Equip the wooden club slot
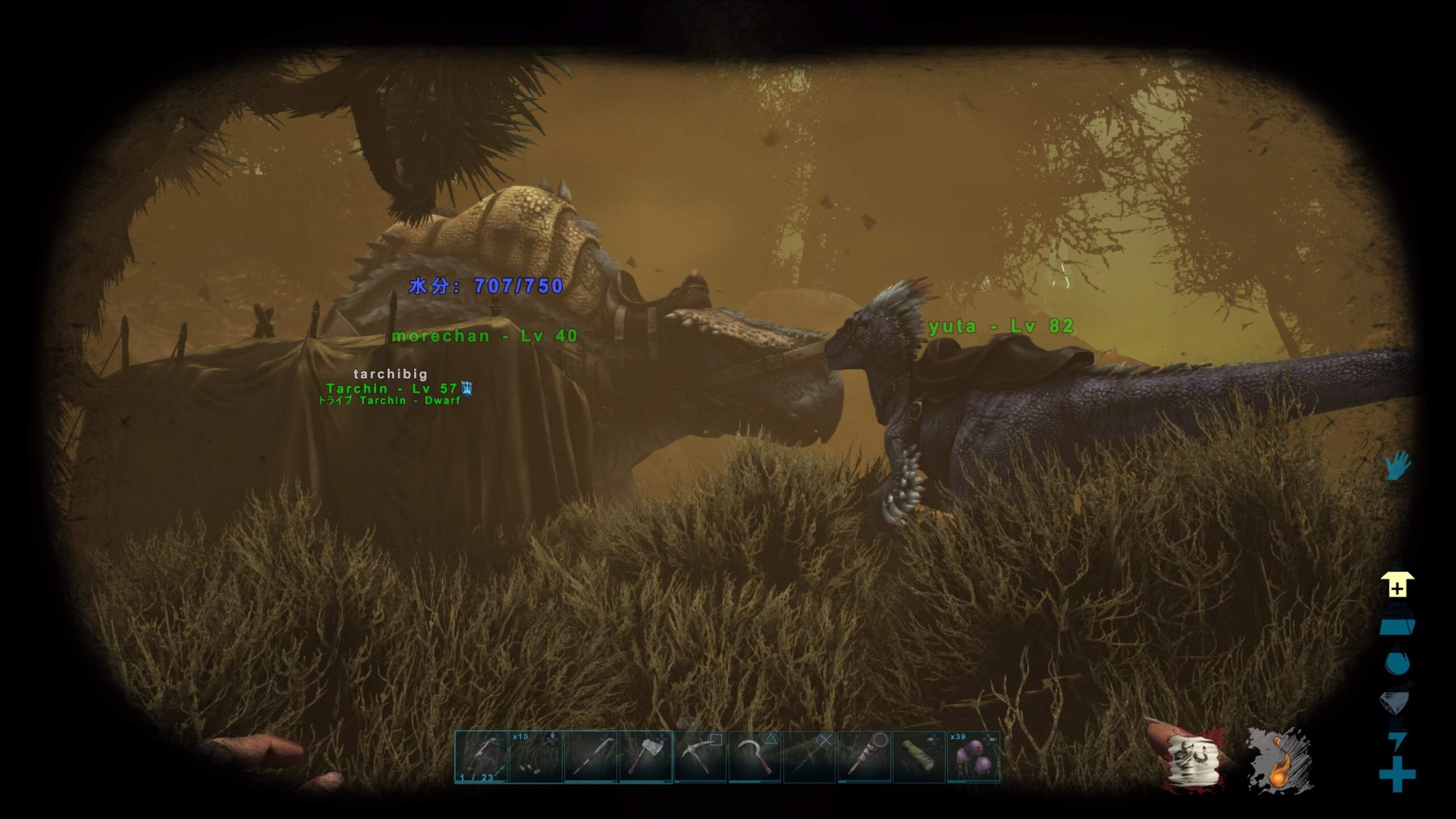Viewport: 1456px width, 819px height. pyautogui.click(x=864, y=757)
